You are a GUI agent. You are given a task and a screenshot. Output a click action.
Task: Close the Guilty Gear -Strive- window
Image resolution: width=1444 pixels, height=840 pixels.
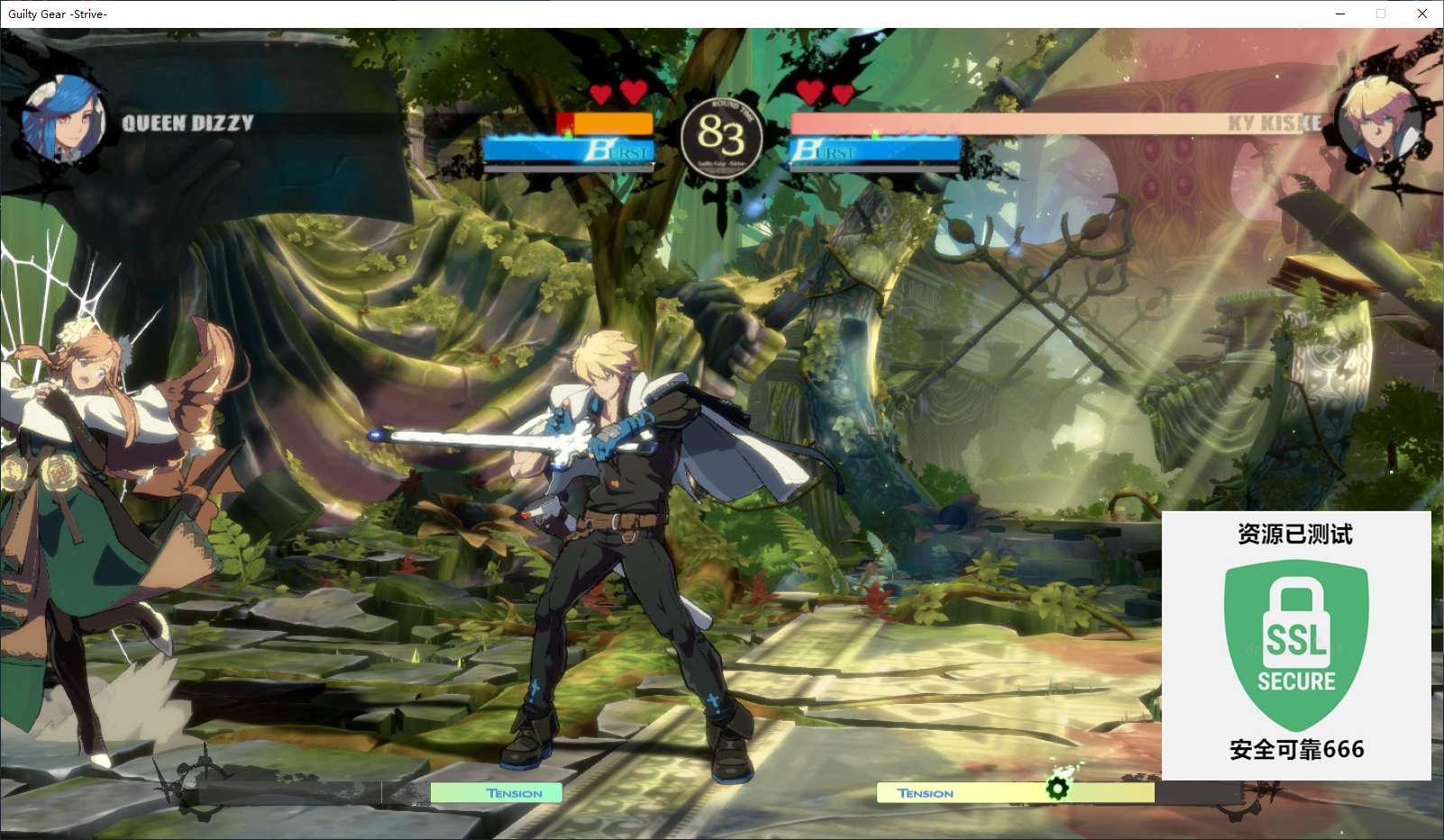1422,14
